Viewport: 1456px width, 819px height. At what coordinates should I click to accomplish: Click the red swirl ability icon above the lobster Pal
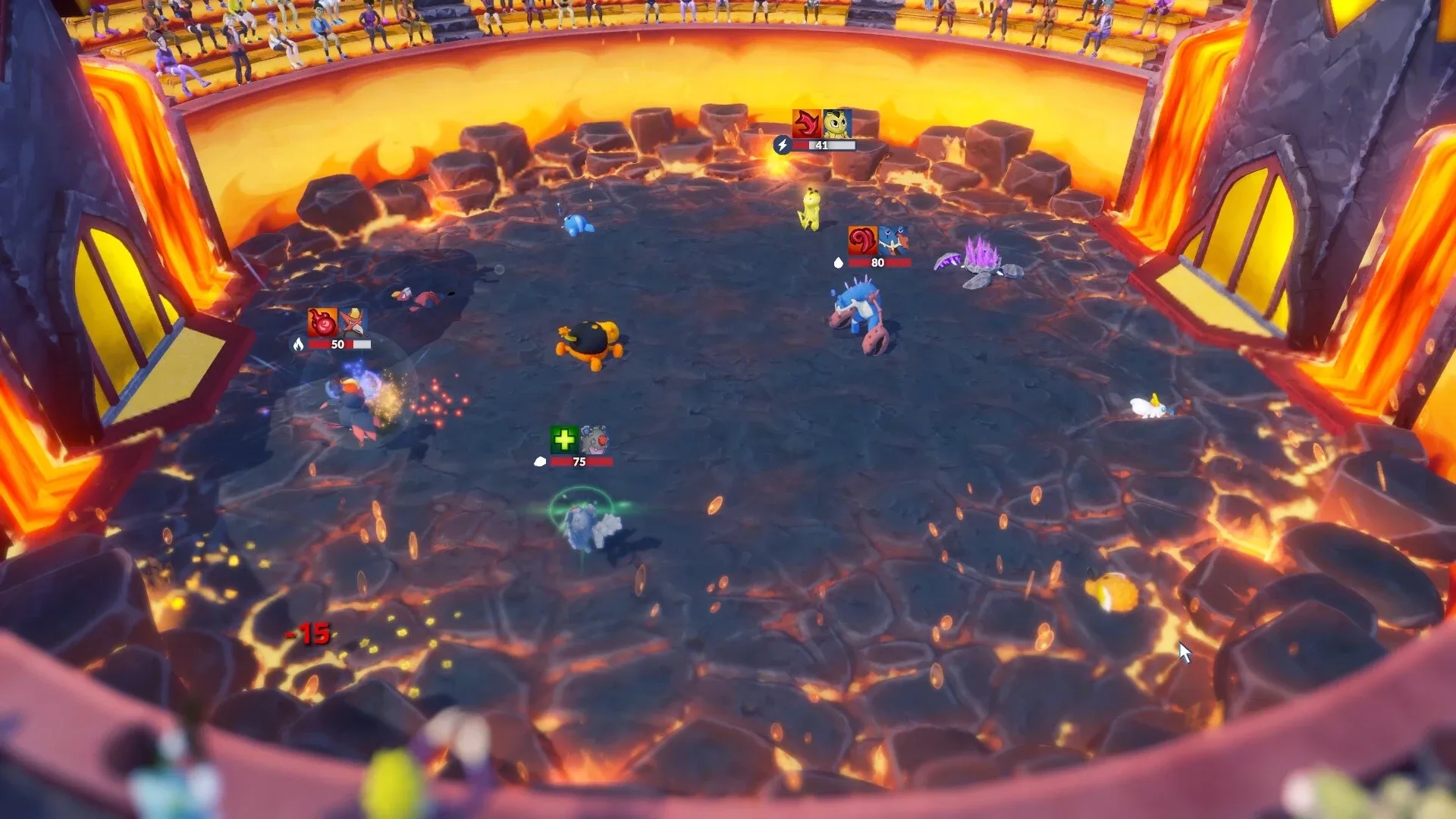pos(862,240)
